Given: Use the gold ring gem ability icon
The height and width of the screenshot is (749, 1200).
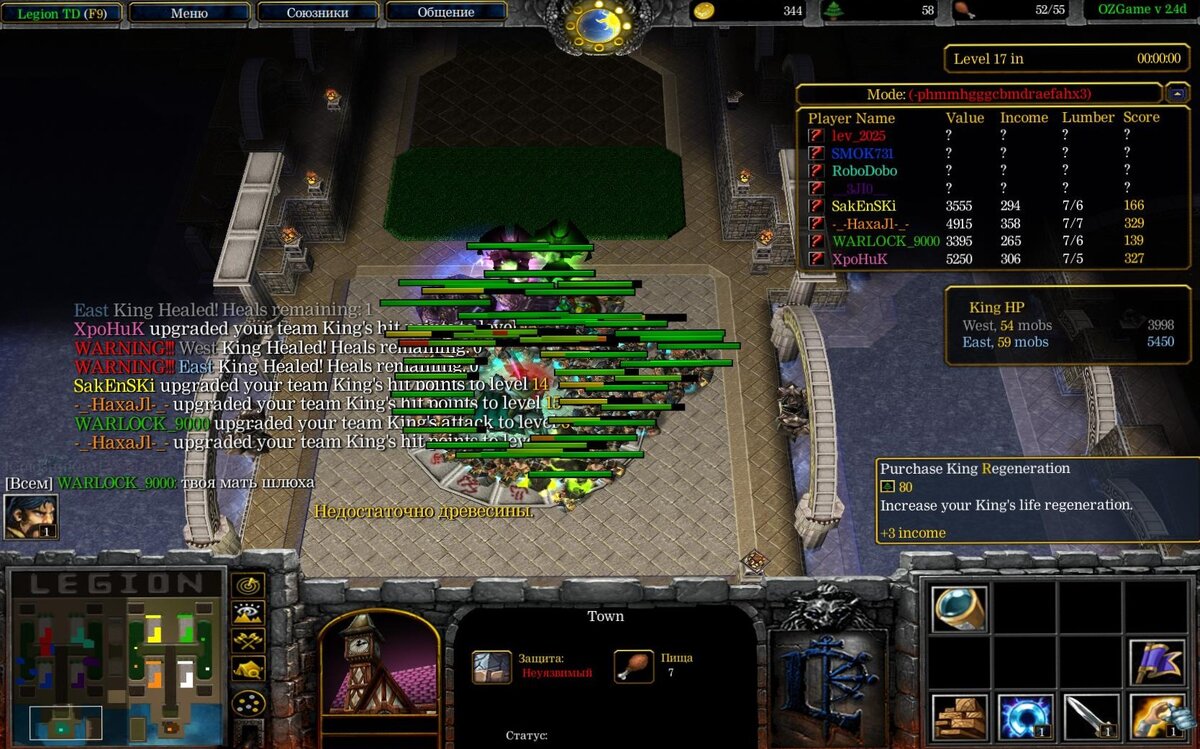Looking at the screenshot, I should coord(959,608).
